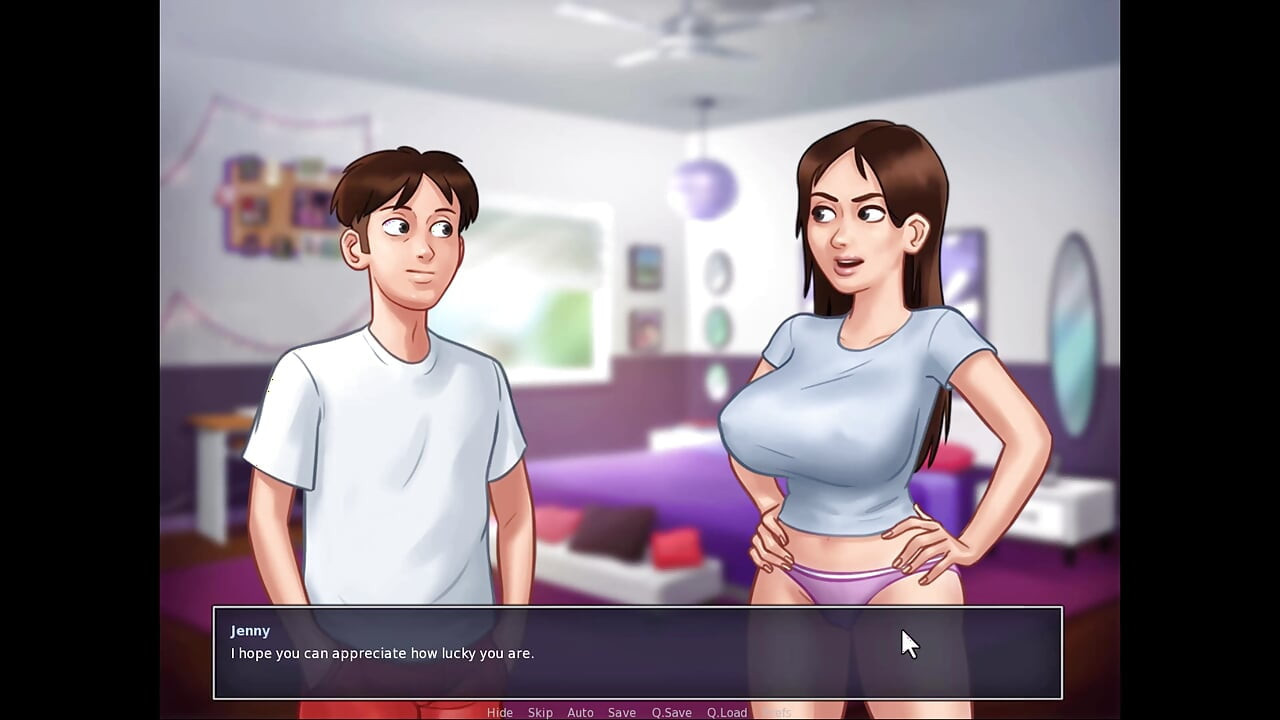
Task: Open the Prefs settings menu
Action: 779,712
